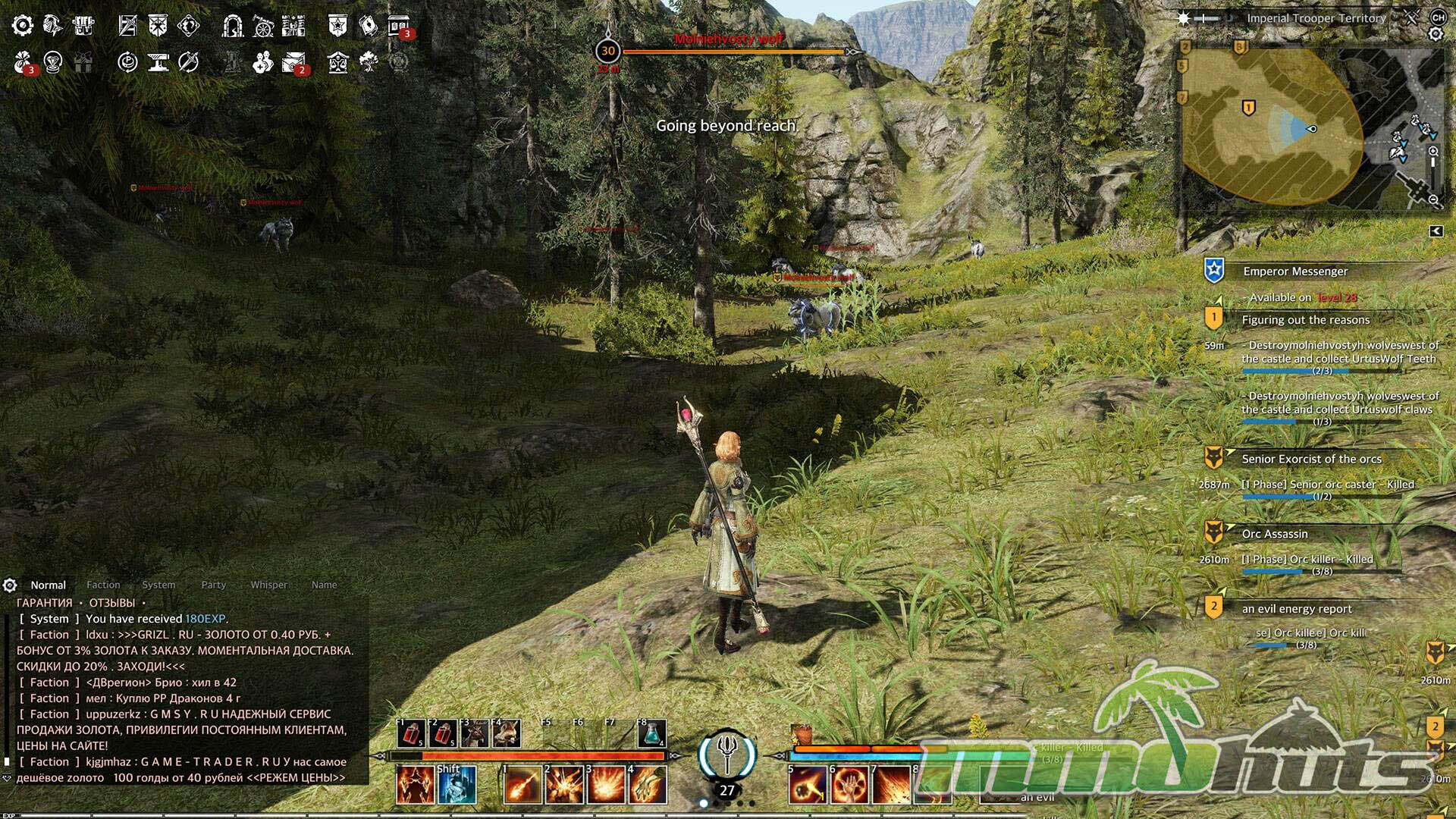Switch to the Faction chat tab

[x=103, y=585]
